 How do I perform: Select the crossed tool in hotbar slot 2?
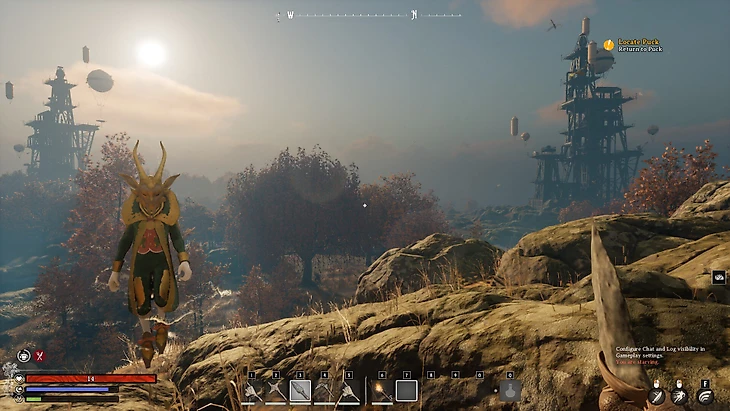click(x=276, y=391)
